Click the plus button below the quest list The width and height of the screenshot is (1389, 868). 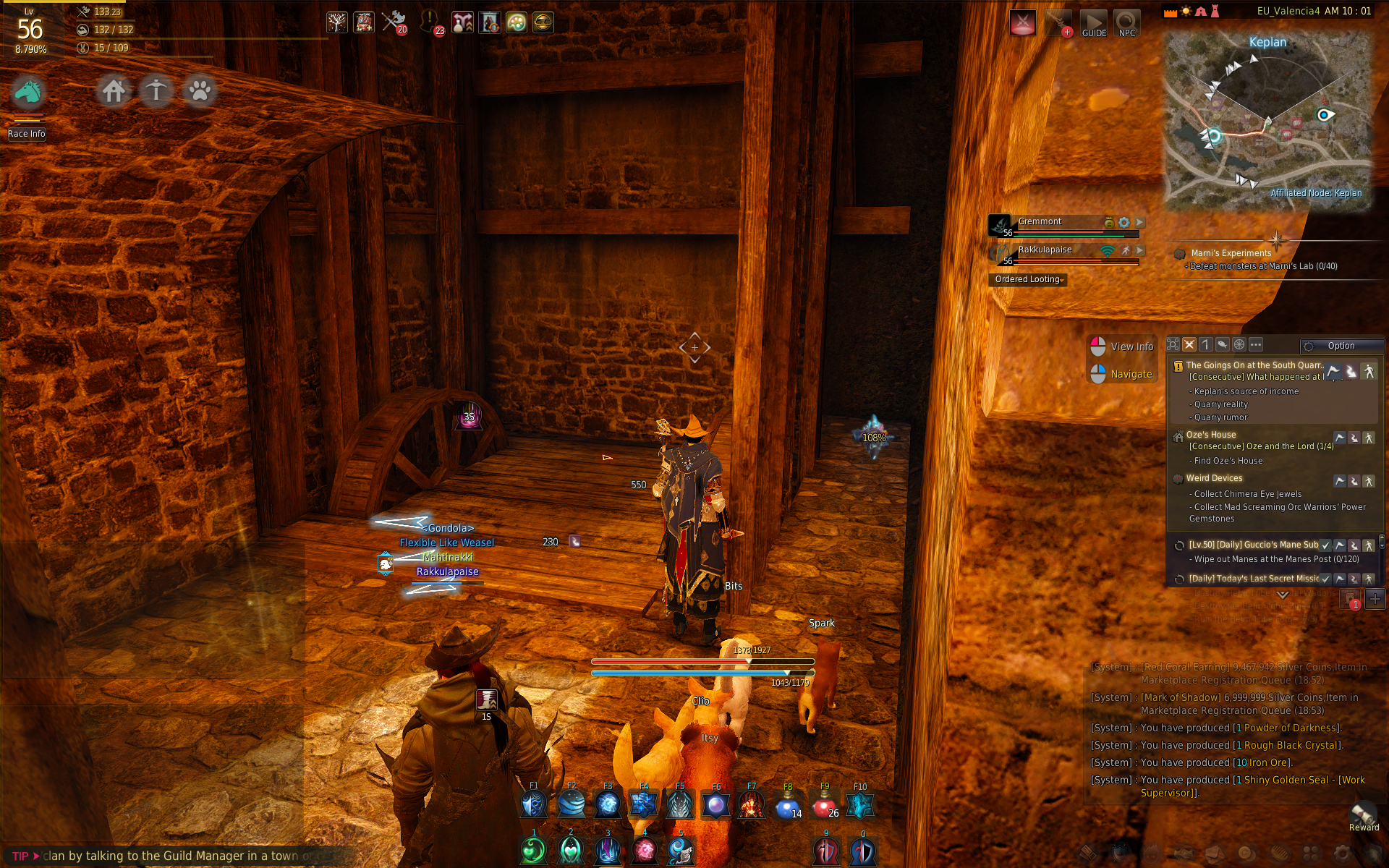[x=1375, y=599]
